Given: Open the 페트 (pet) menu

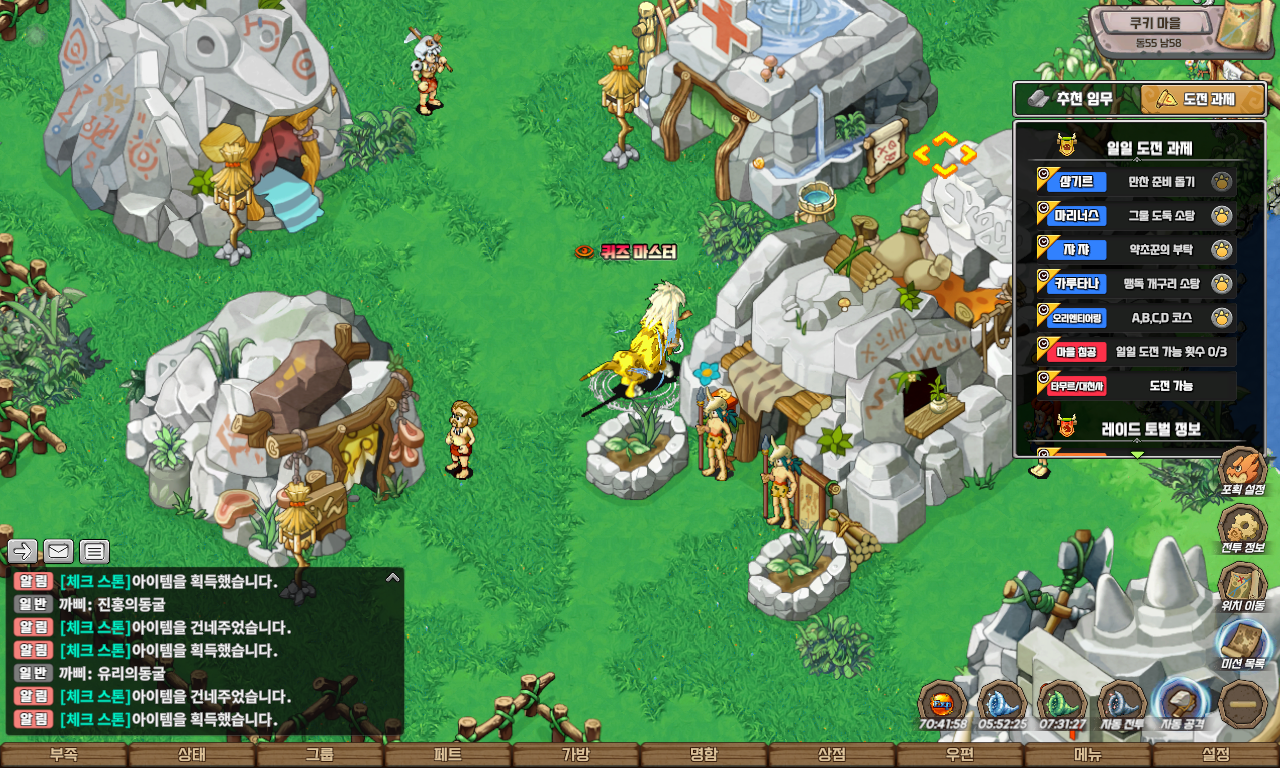Looking at the screenshot, I should (448, 755).
